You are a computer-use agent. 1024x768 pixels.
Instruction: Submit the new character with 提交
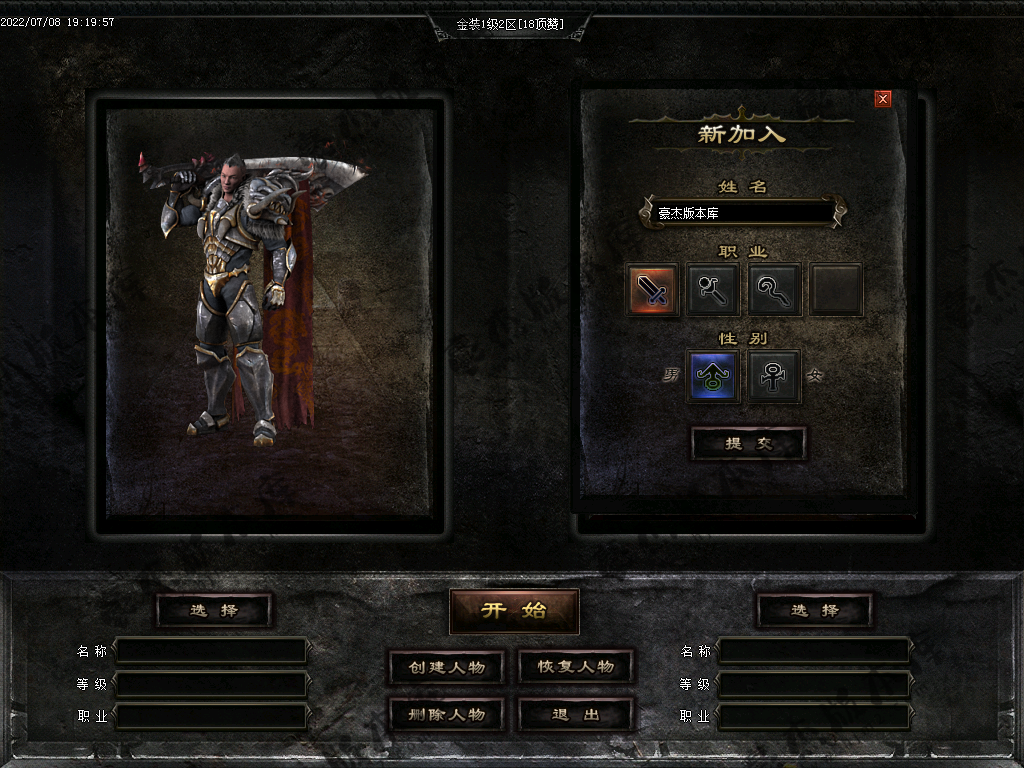click(749, 444)
